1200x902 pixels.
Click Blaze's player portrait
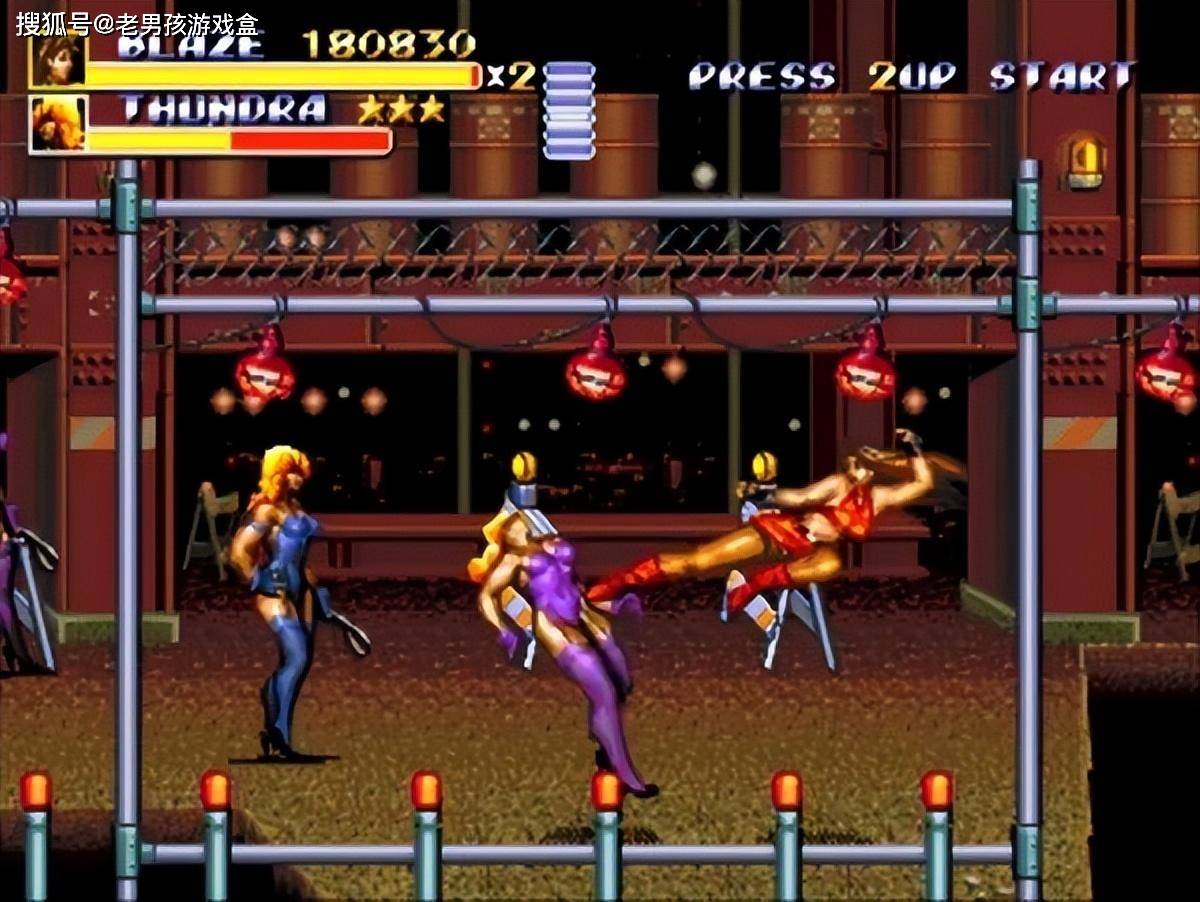pyautogui.click(x=57, y=60)
